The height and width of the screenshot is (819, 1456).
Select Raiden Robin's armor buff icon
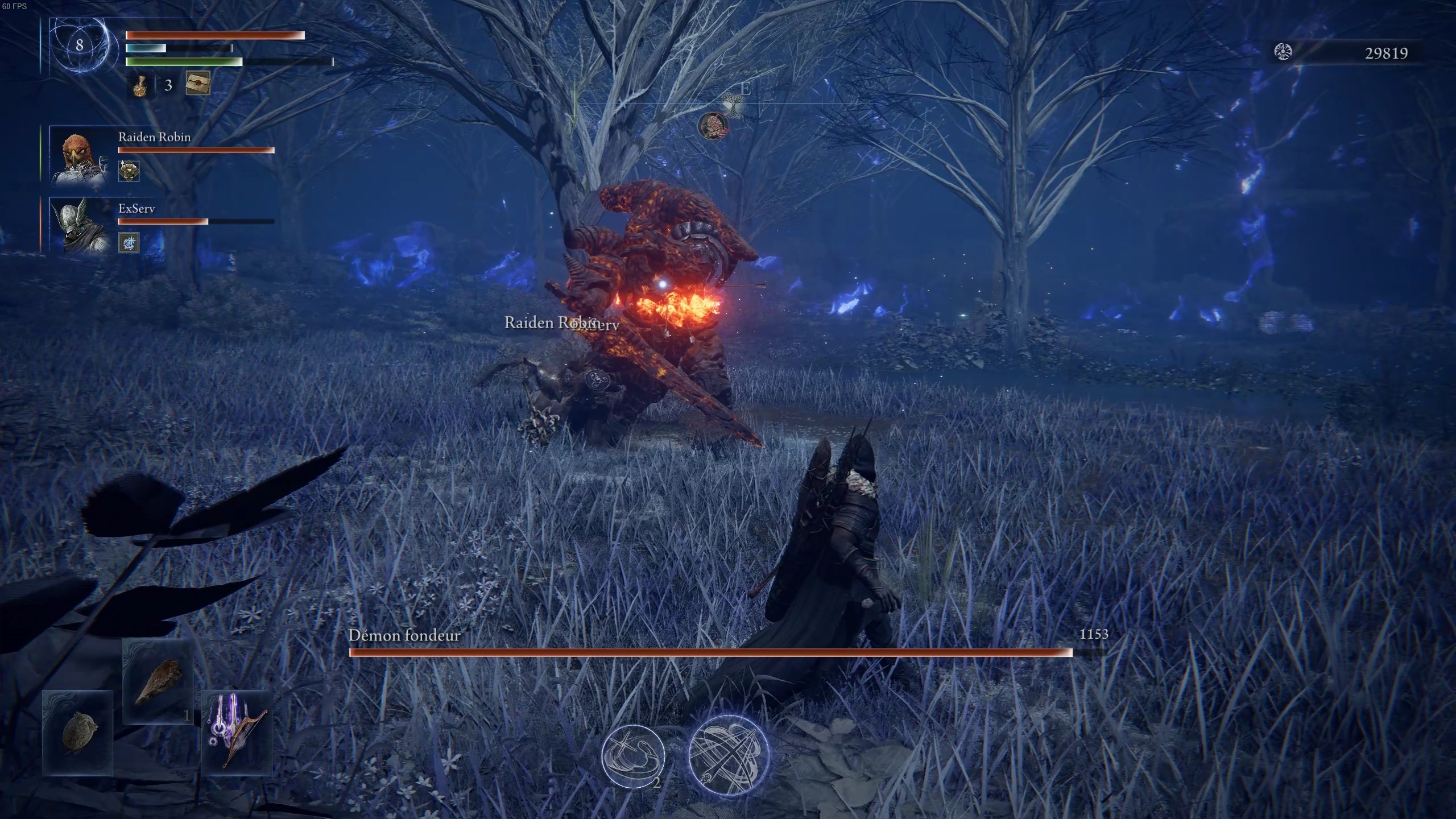click(x=128, y=171)
